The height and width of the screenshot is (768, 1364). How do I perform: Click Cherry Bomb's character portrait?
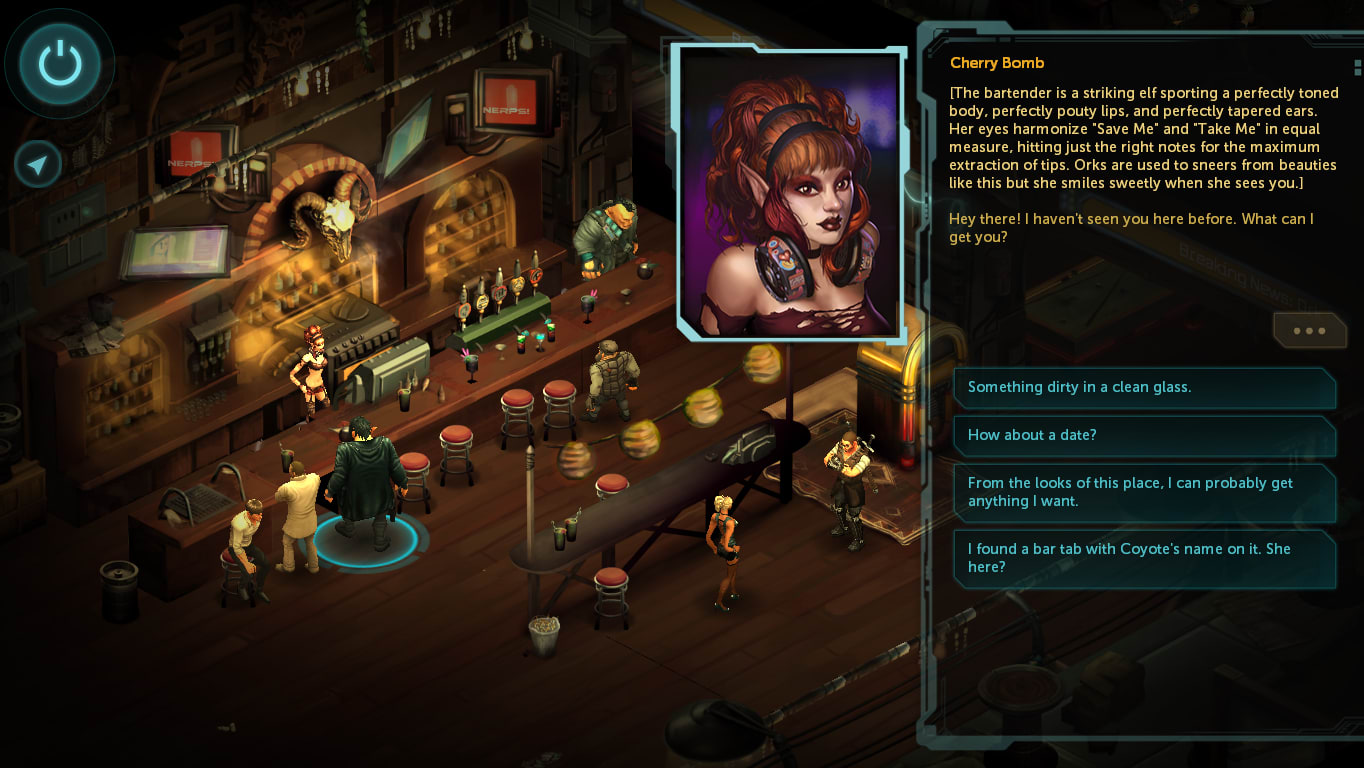(790, 190)
